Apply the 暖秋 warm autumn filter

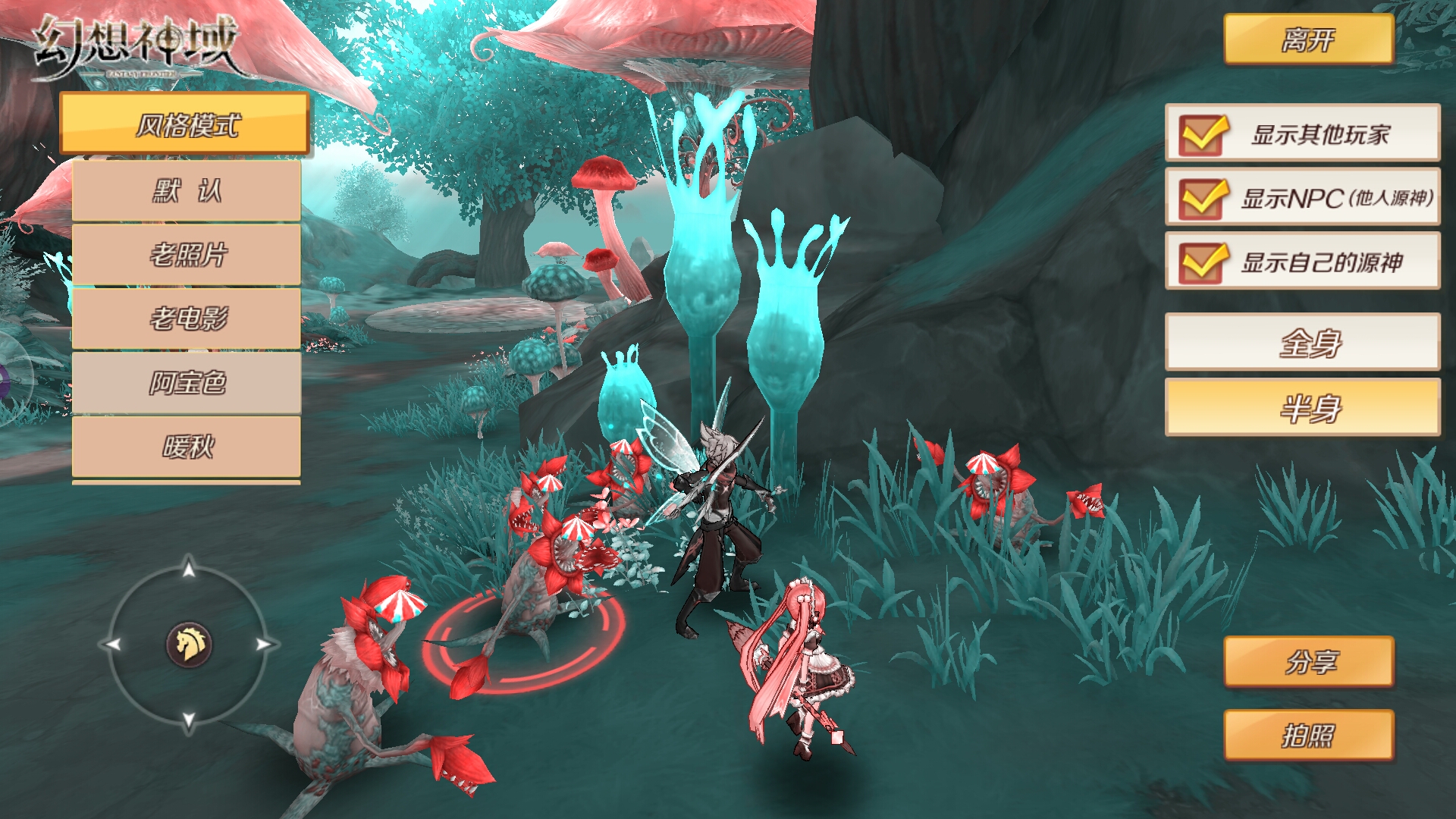[187, 447]
